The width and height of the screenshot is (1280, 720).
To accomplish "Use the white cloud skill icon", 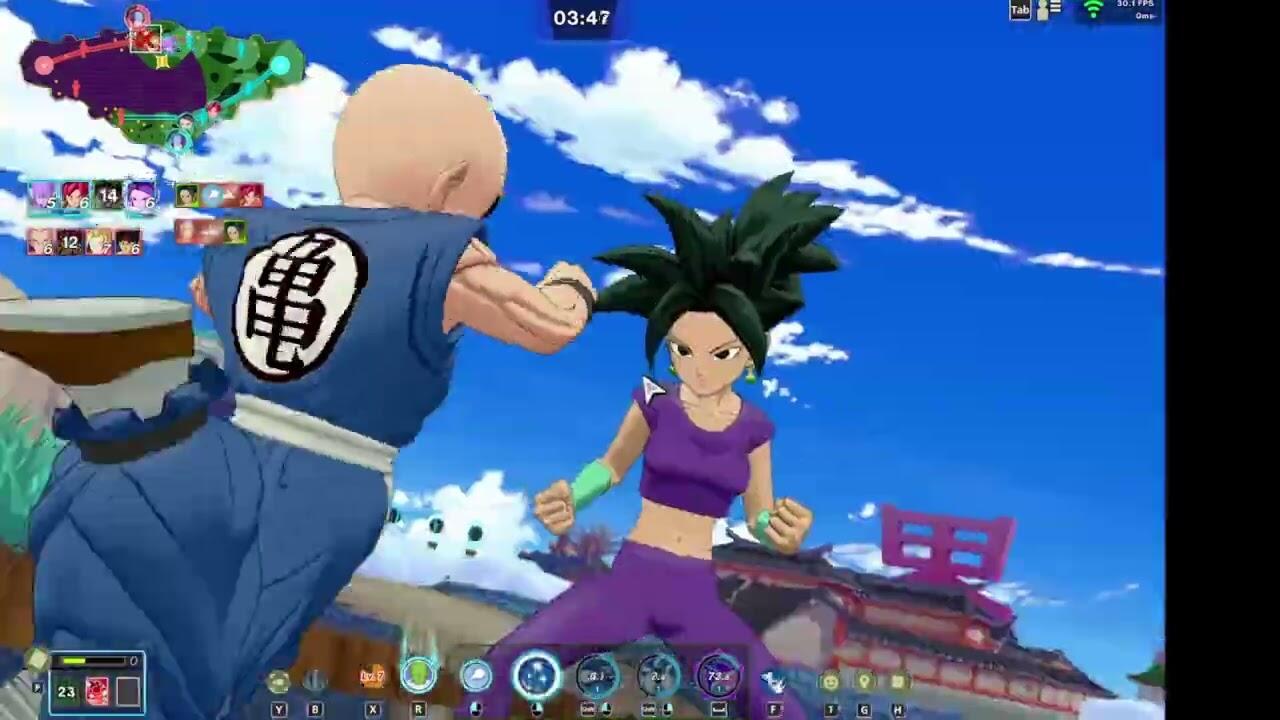I will (476, 677).
